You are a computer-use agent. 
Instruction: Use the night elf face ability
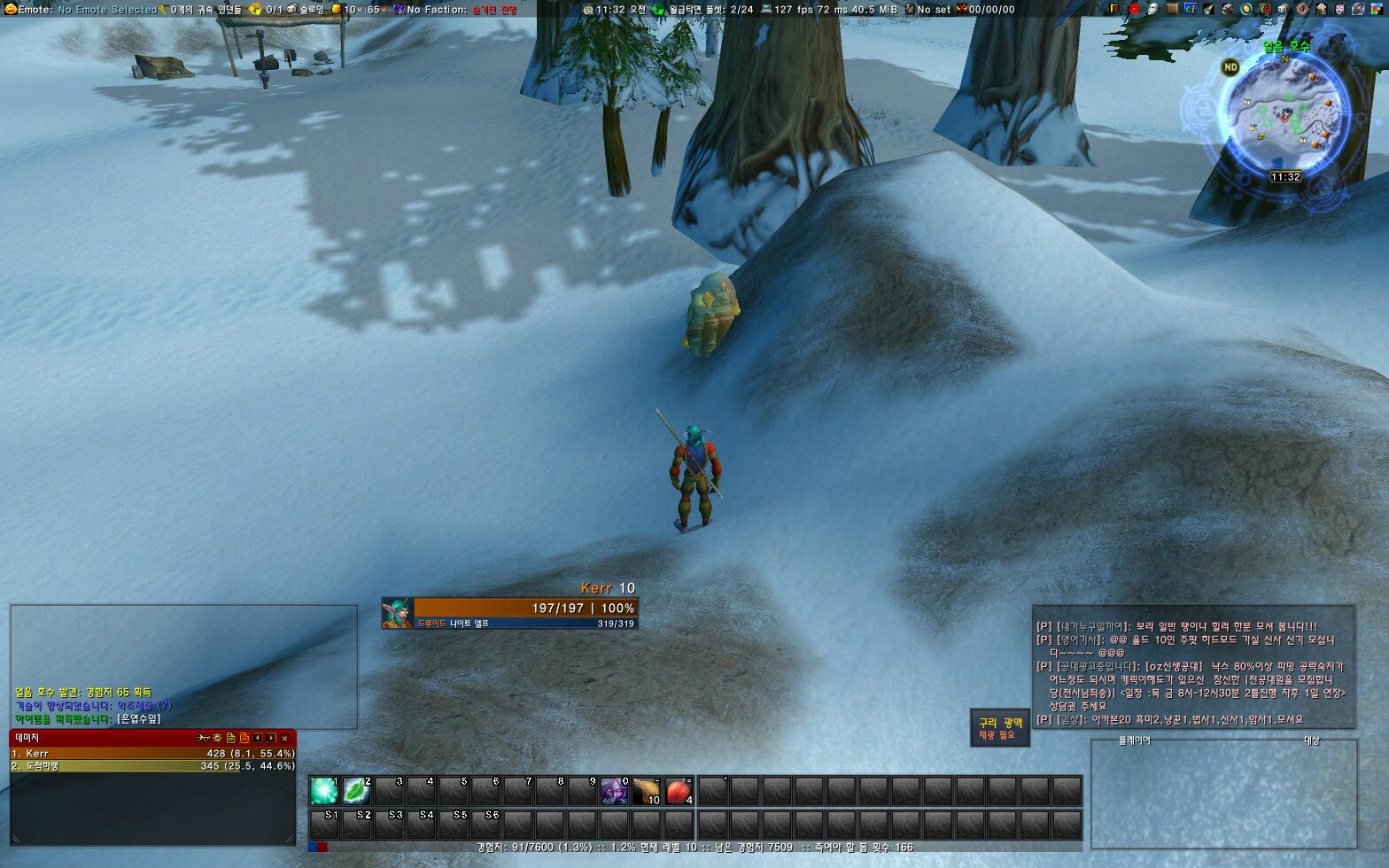coord(614,790)
